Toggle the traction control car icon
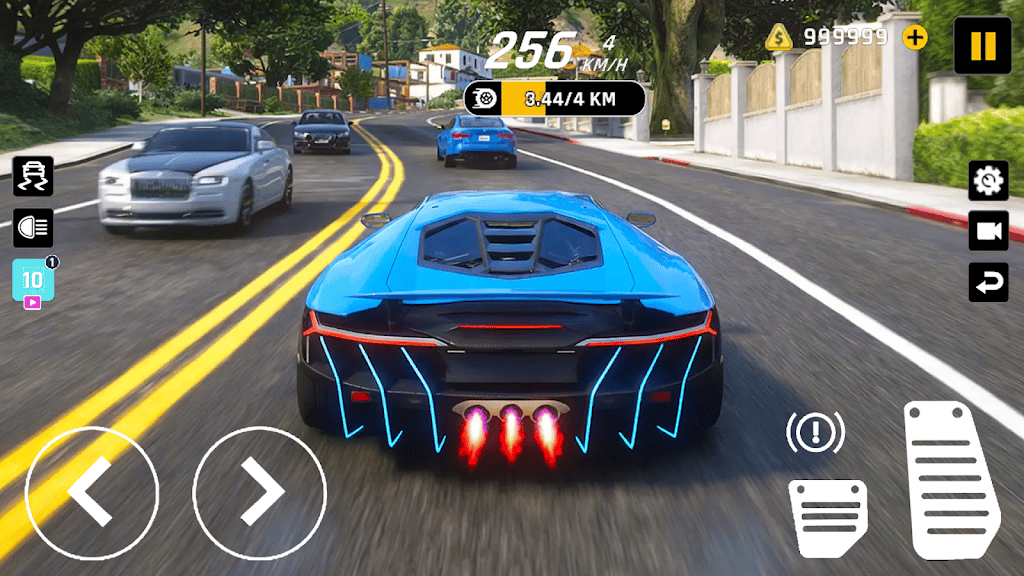The image size is (1024, 576). point(33,176)
